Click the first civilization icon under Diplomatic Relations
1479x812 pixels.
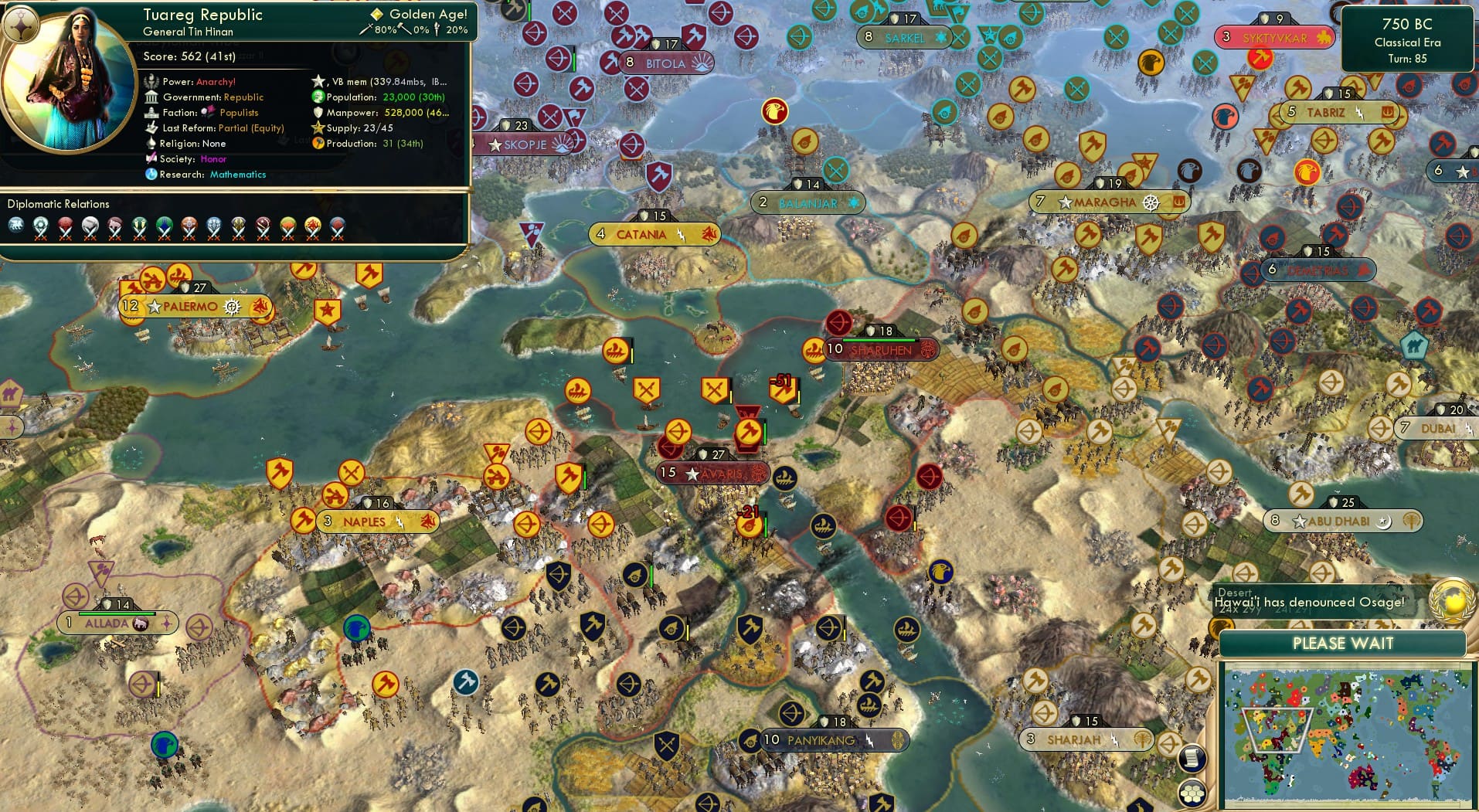15,225
